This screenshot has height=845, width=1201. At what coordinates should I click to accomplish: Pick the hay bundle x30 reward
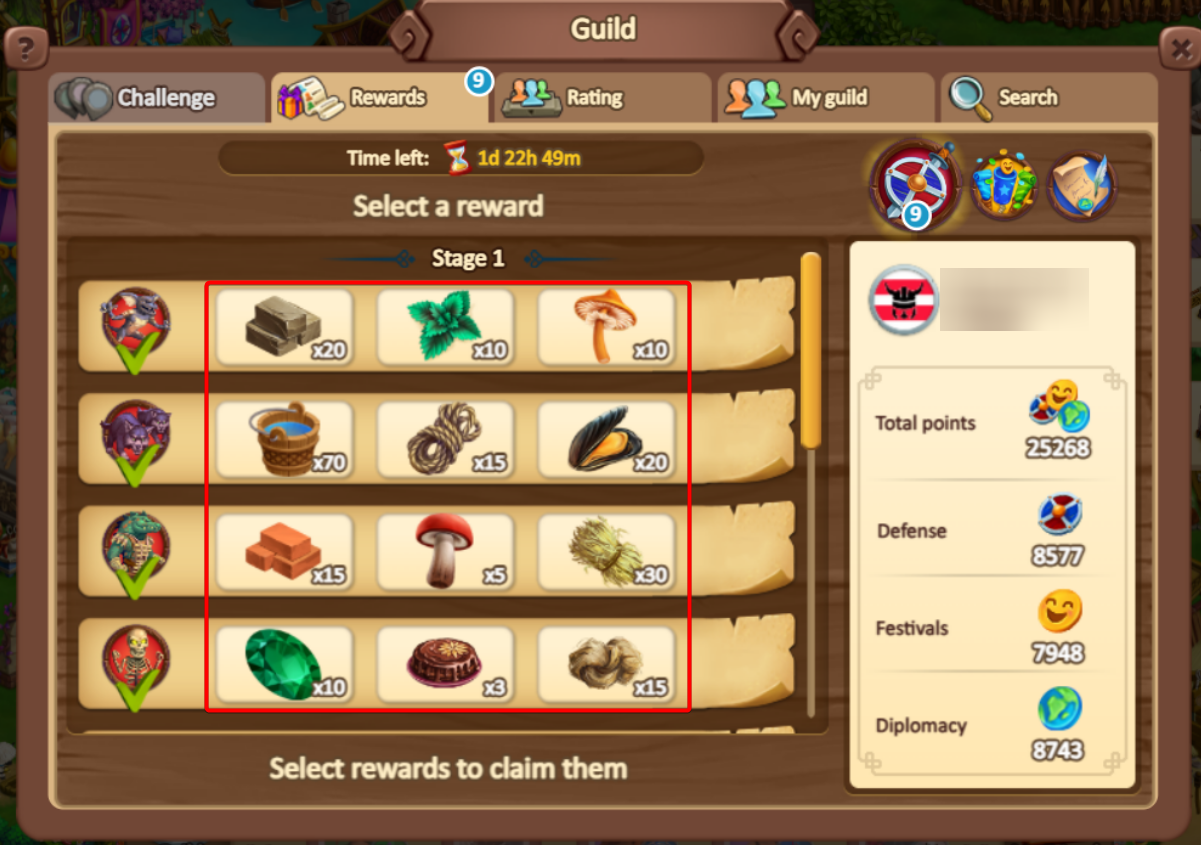606,551
